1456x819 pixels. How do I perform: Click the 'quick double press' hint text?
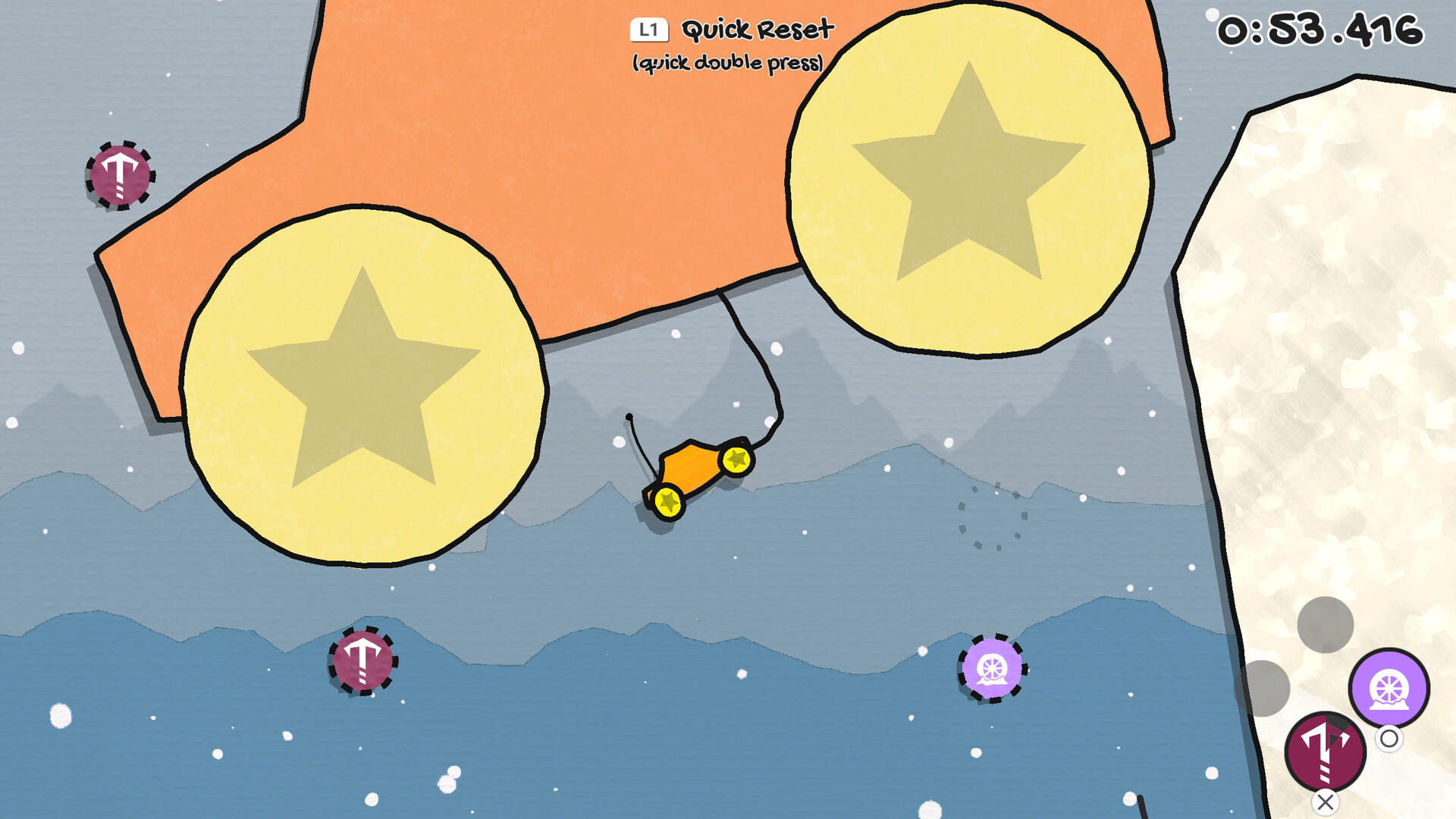click(728, 64)
